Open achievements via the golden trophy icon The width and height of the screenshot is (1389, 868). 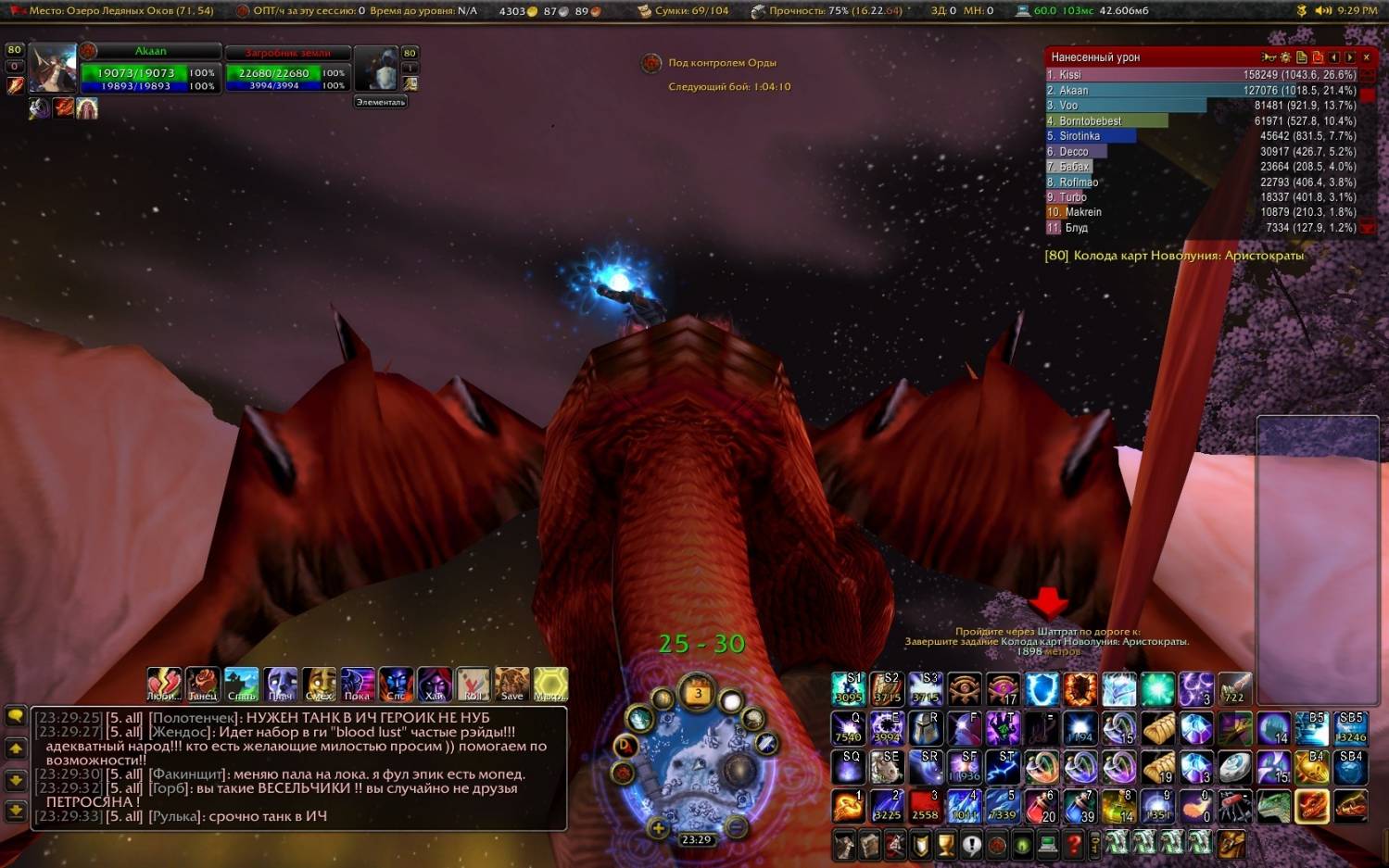pyautogui.click(x=945, y=844)
